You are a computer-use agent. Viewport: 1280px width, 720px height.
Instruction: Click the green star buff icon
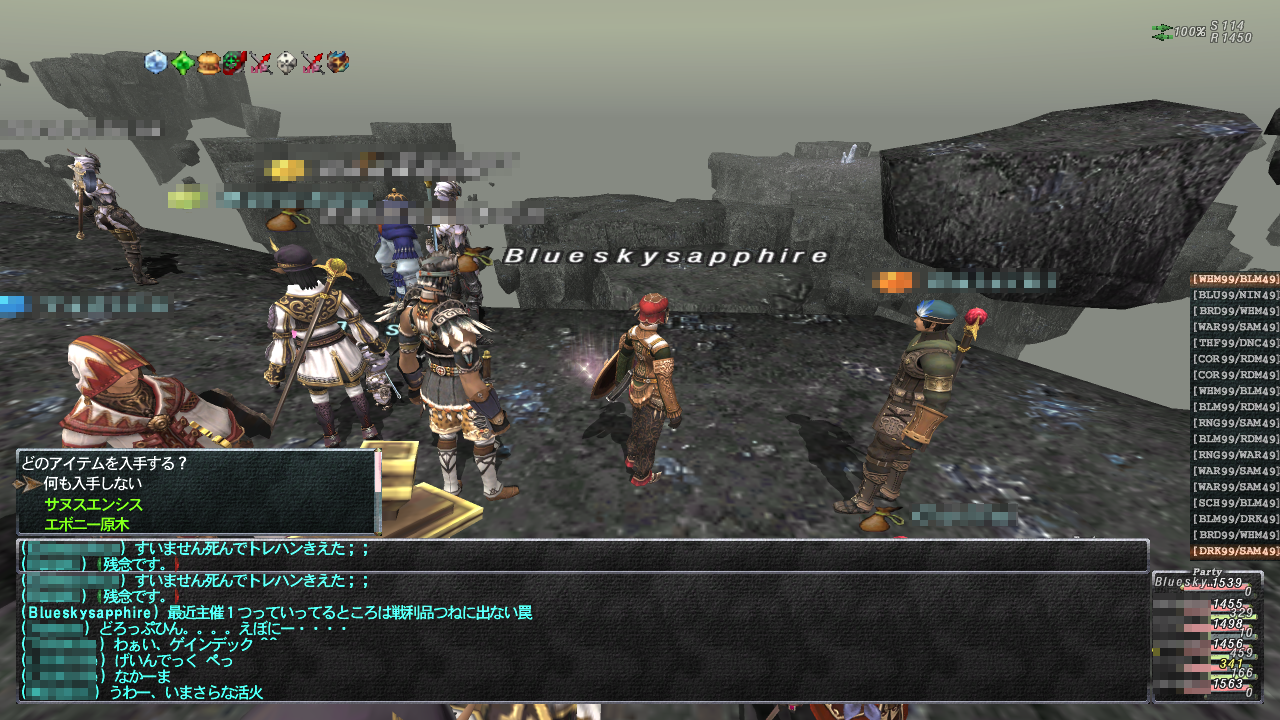[x=182, y=63]
